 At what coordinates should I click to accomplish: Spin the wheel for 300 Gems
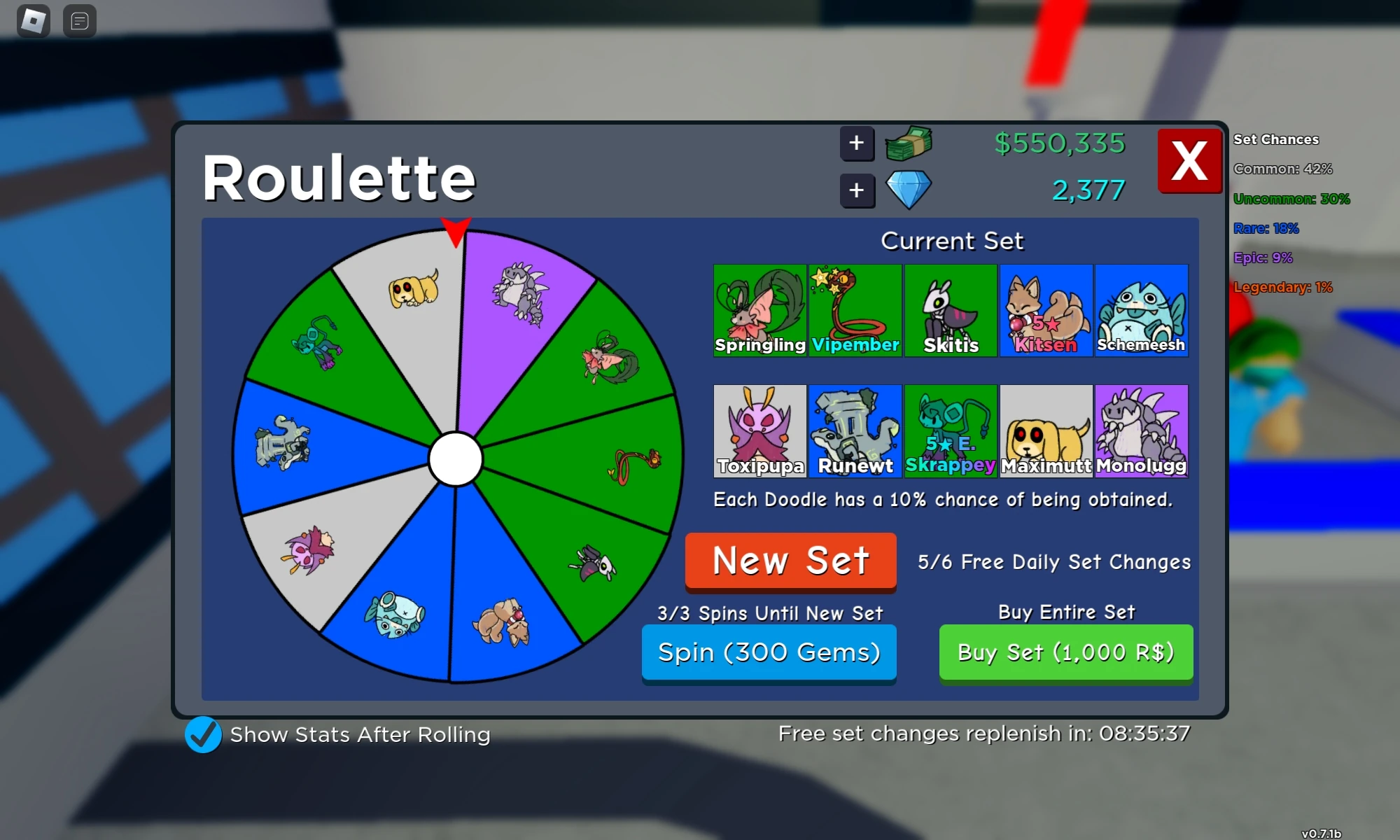[768, 652]
